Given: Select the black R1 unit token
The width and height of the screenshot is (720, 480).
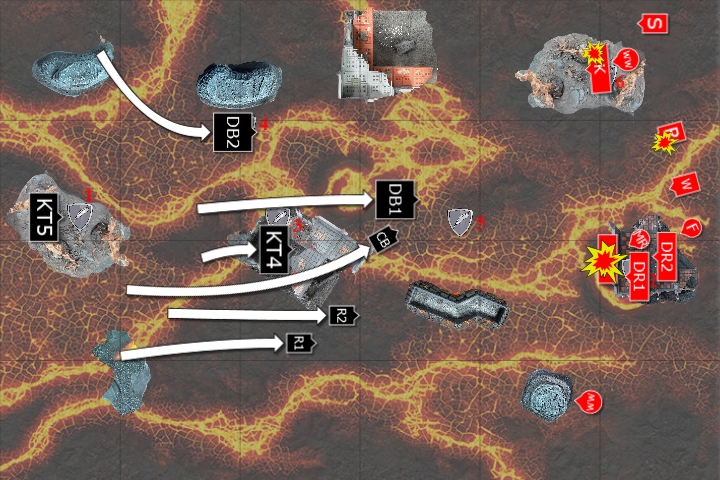Looking at the screenshot, I should (x=300, y=343).
